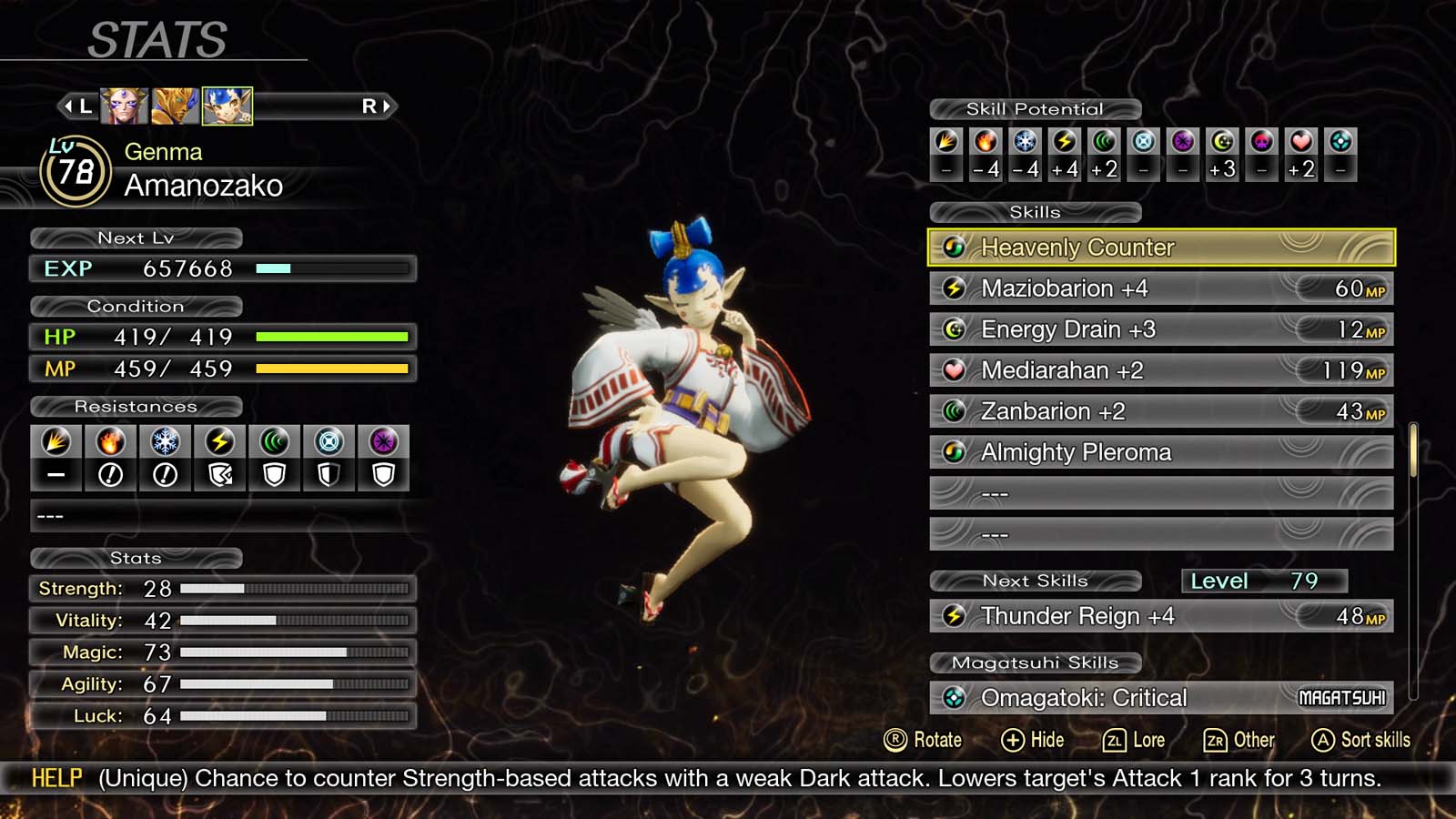Open the Lore entry
Screen dimensions: 1456x819
(1134, 740)
